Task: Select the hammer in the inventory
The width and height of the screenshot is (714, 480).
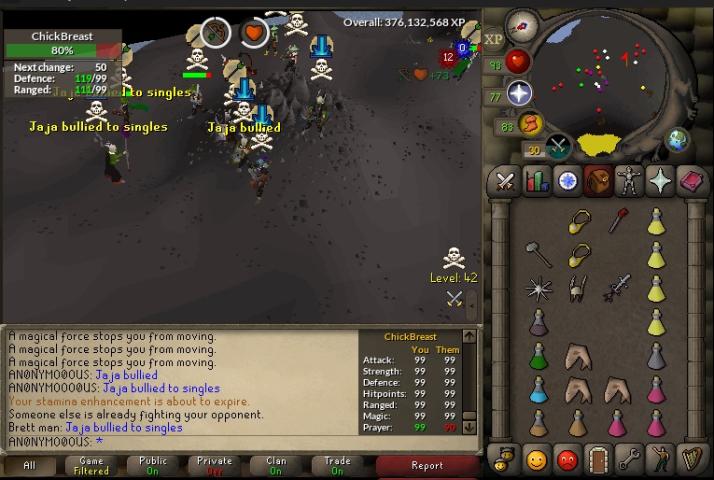Action: 538,254
